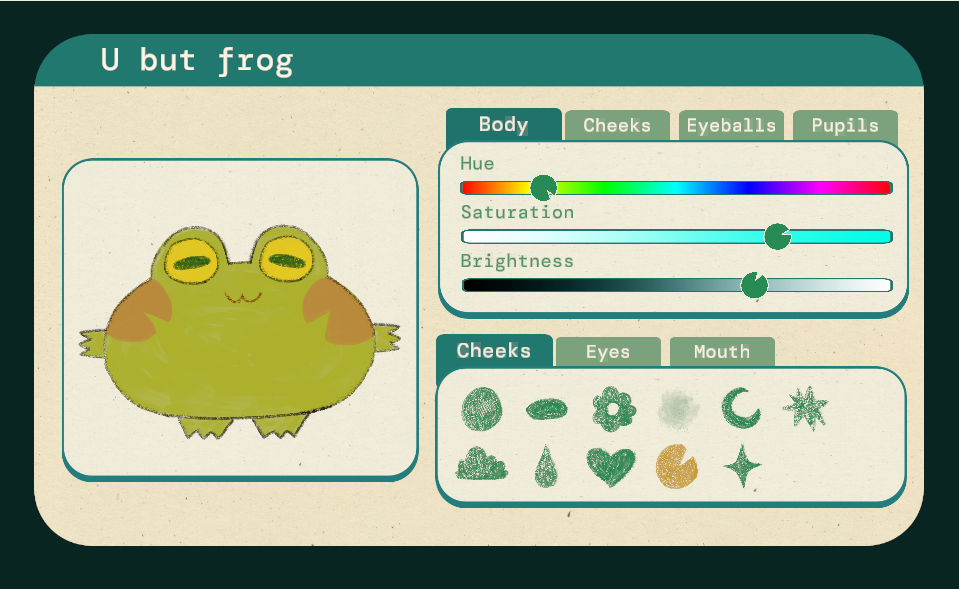This screenshot has height=589, width=959.
Task: Open the Mouth shape tab
Action: (x=722, y=352)
